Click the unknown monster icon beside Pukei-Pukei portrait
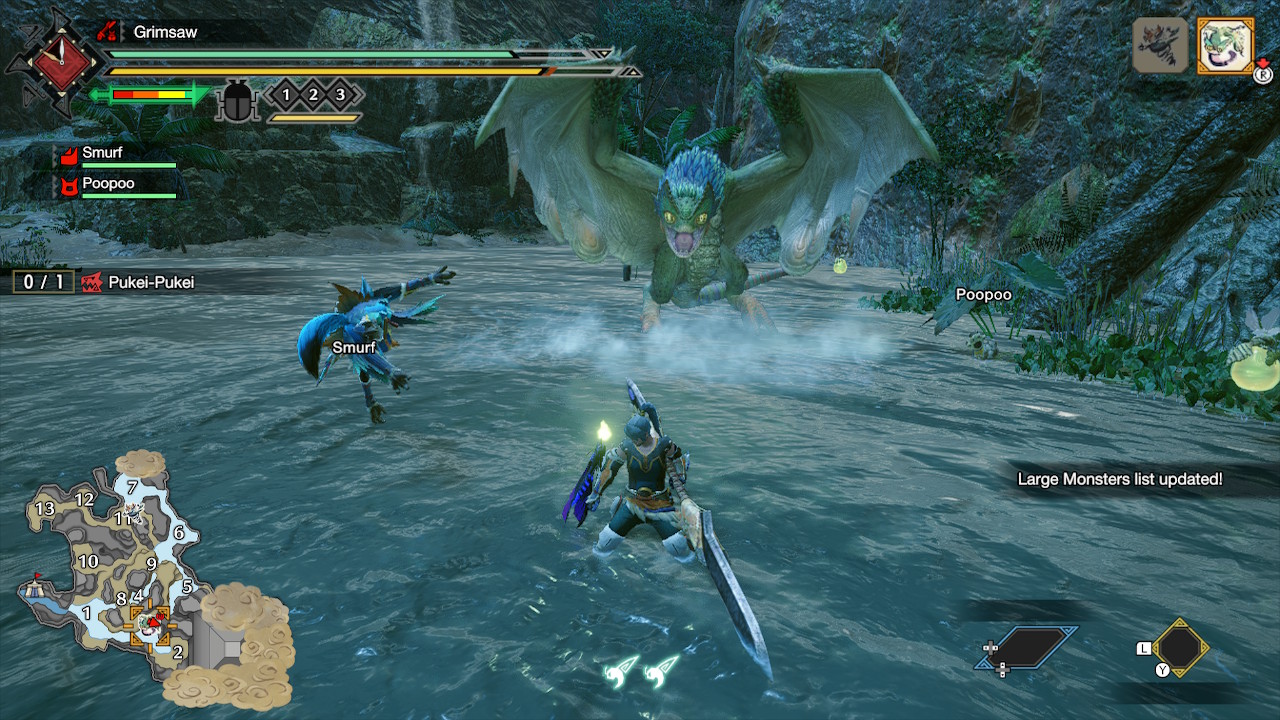The image size is (1280, 720). 1160,46
